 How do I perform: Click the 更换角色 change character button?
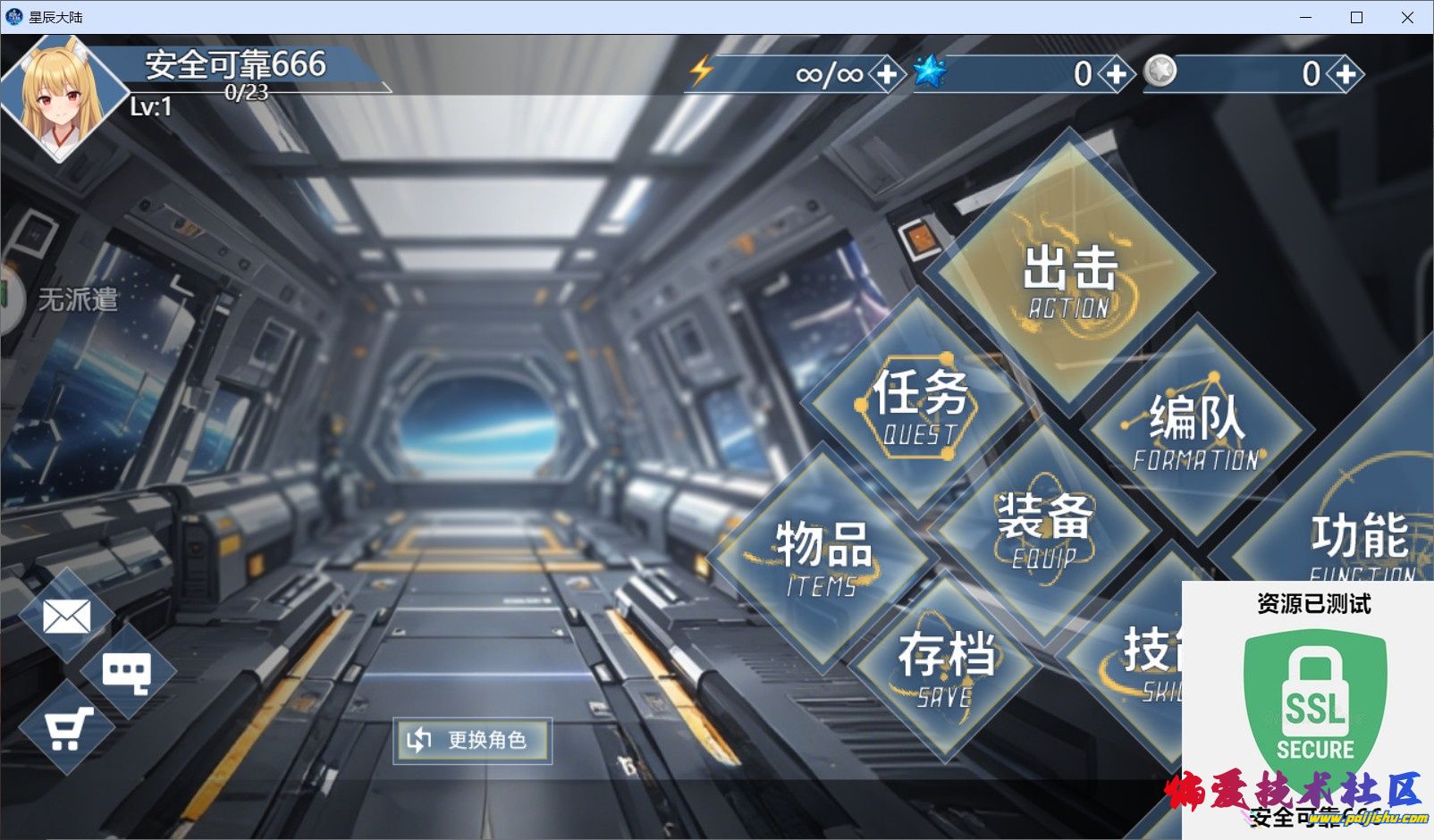(x=472, y=740)
